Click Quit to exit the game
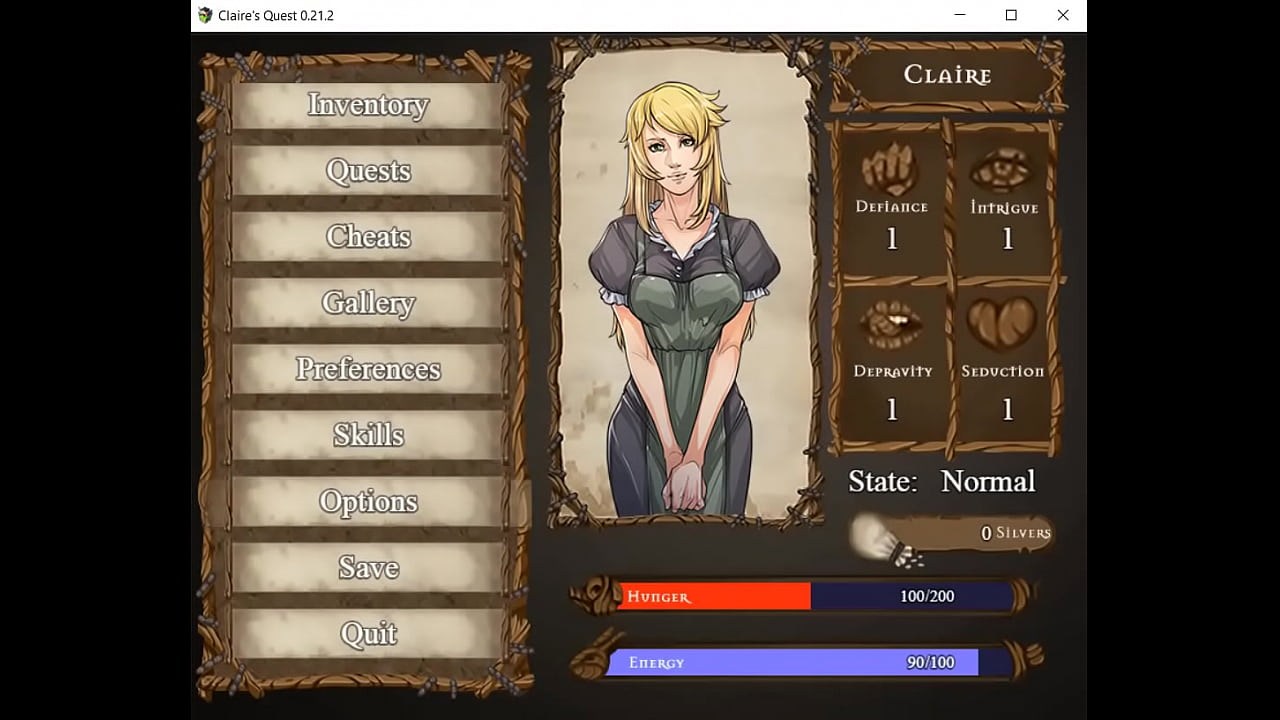The height and width of the screenshot is (720, 1280). tap(368, 633)
